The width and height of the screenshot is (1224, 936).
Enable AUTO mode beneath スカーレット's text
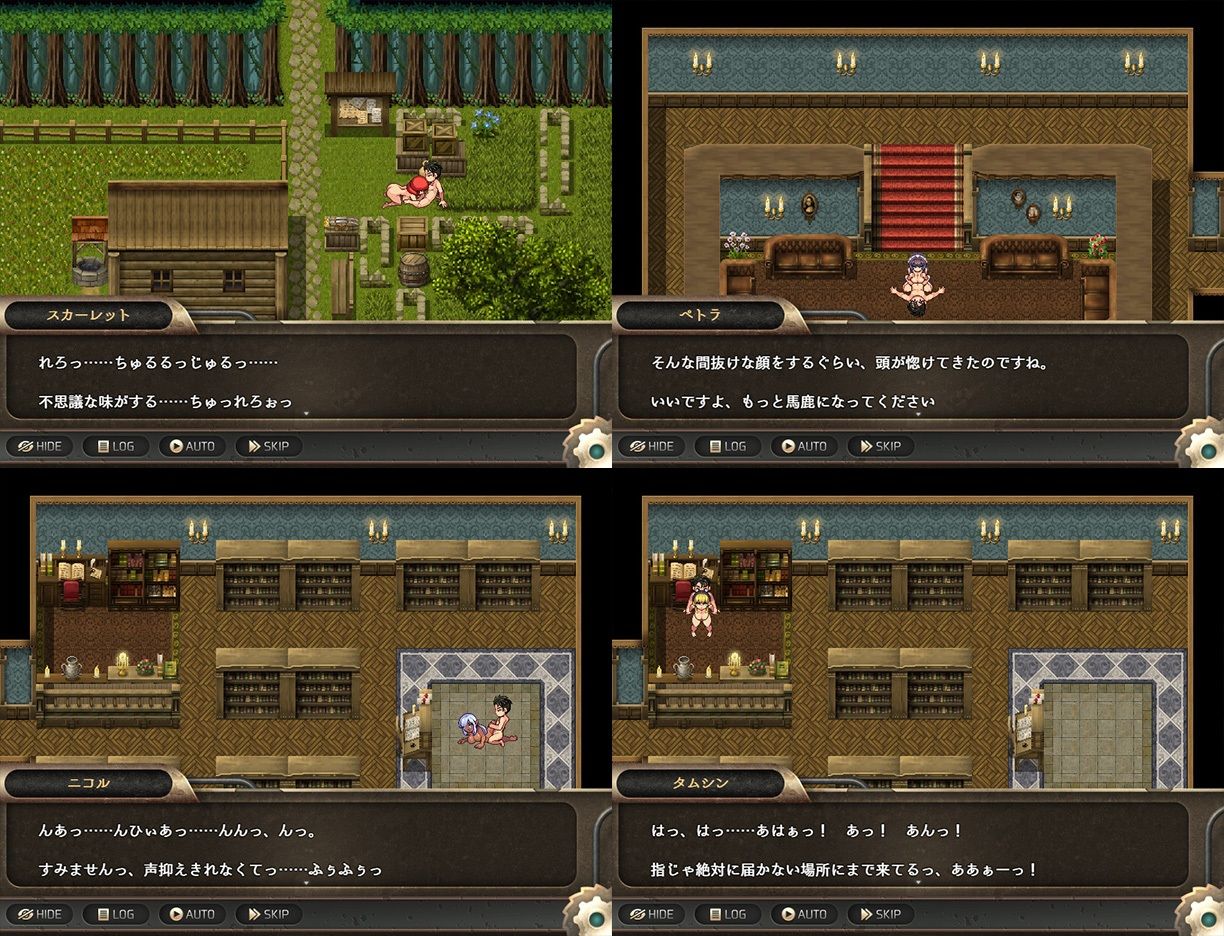192,446
